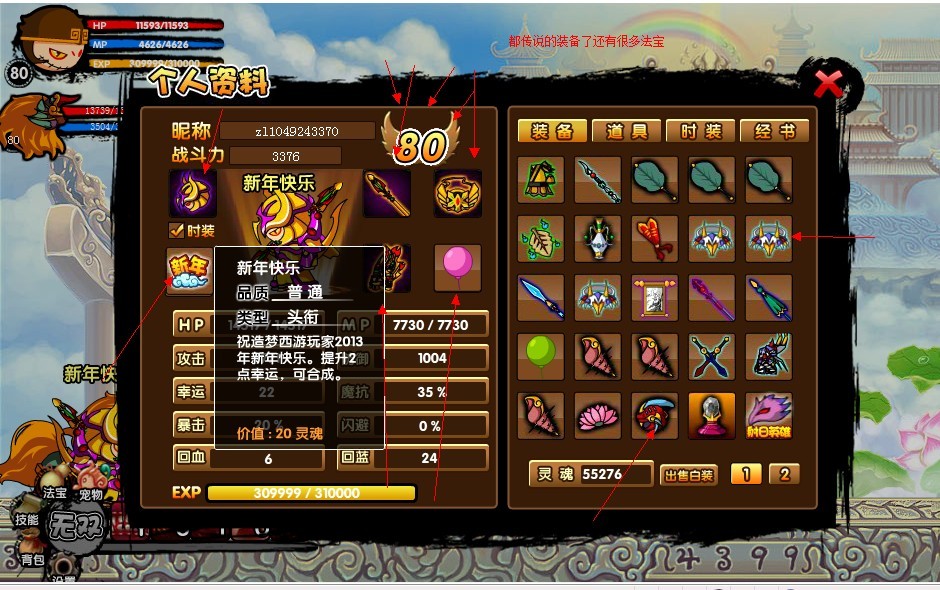Click the 出售白装 sell button
This screenshot has width=940, height=590.
(x=690, y=475)
